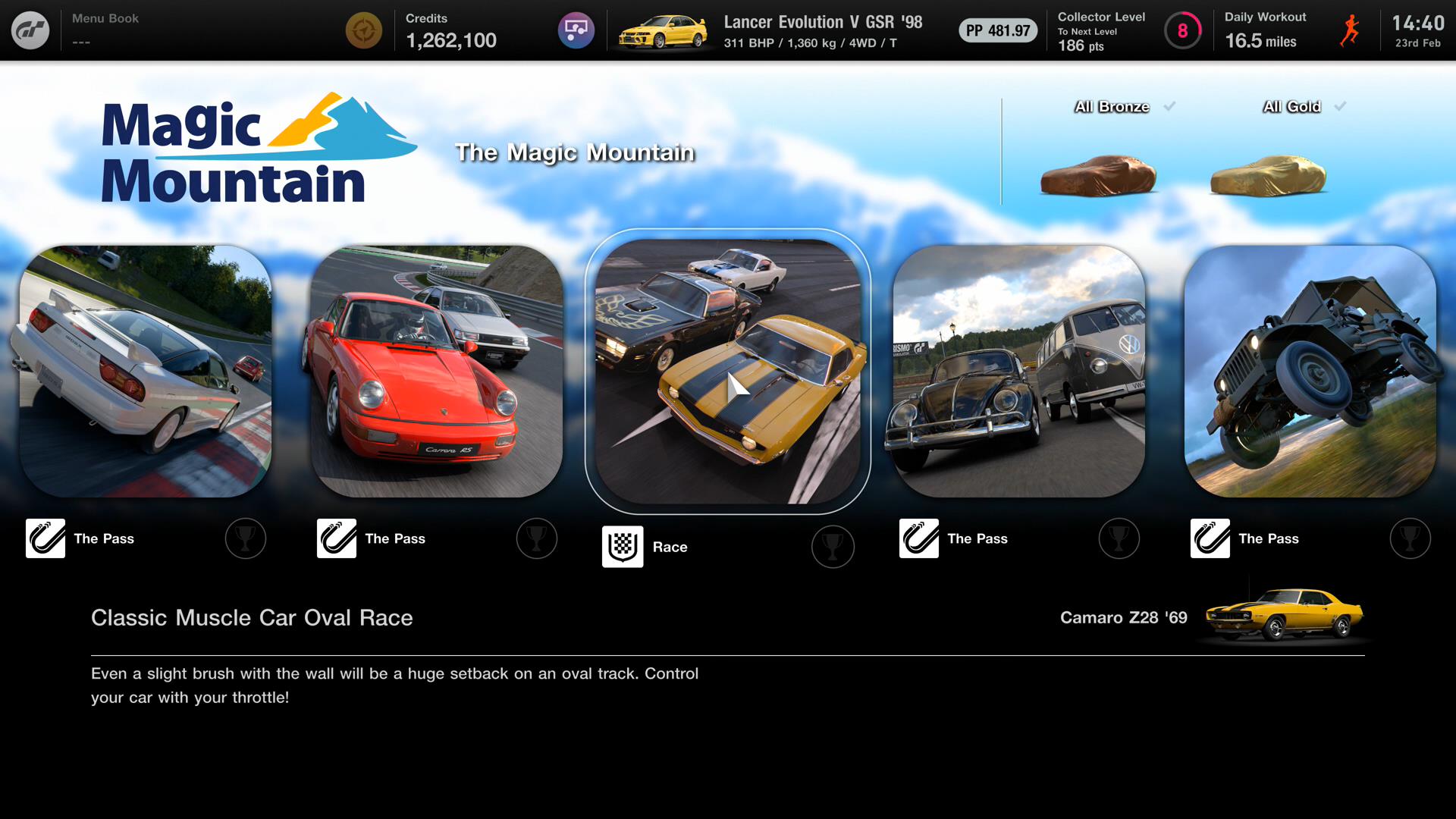
Task: Open the purple music replay icon
Action: point(576,31)
